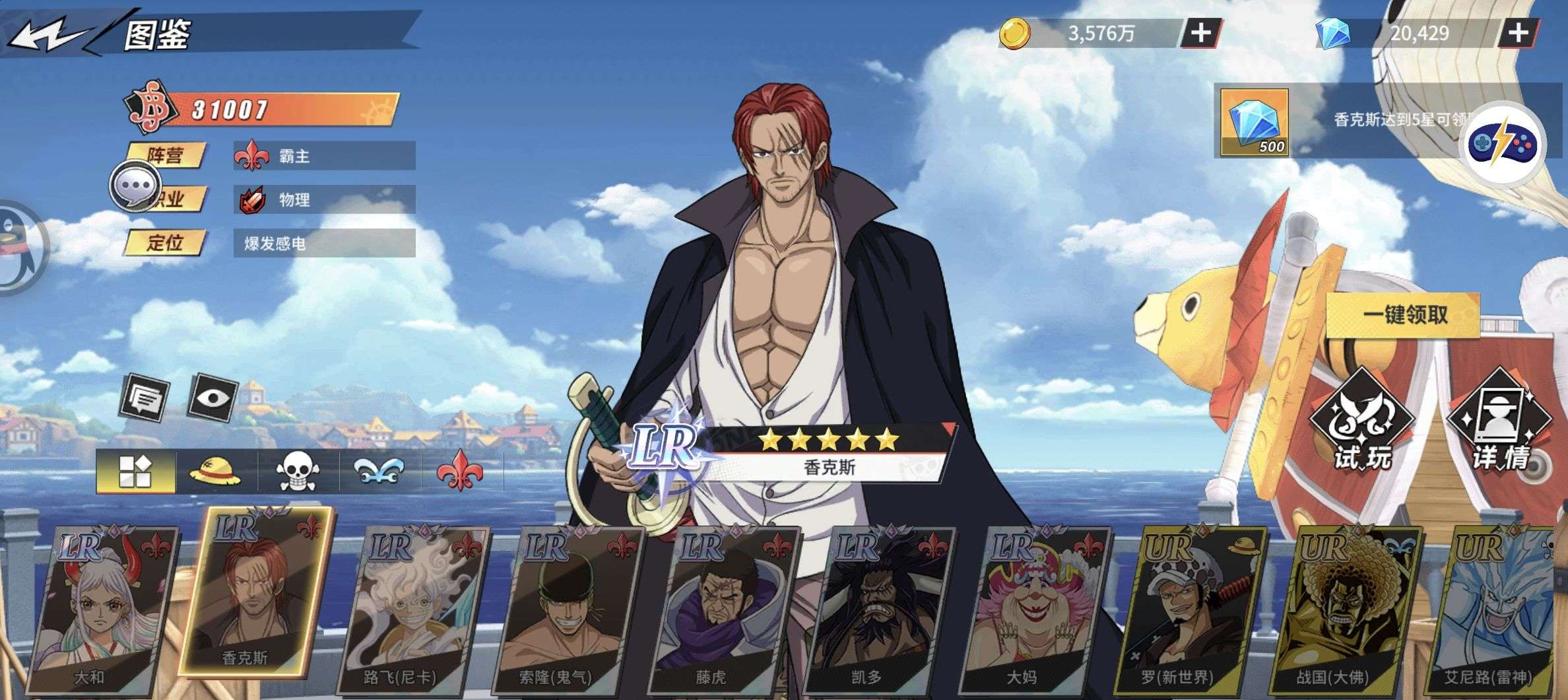This screenshot has width=1568, height=700.
Task: Filter by straw hat faction tab
Action: pyautogui.click(x=215, y=472)
